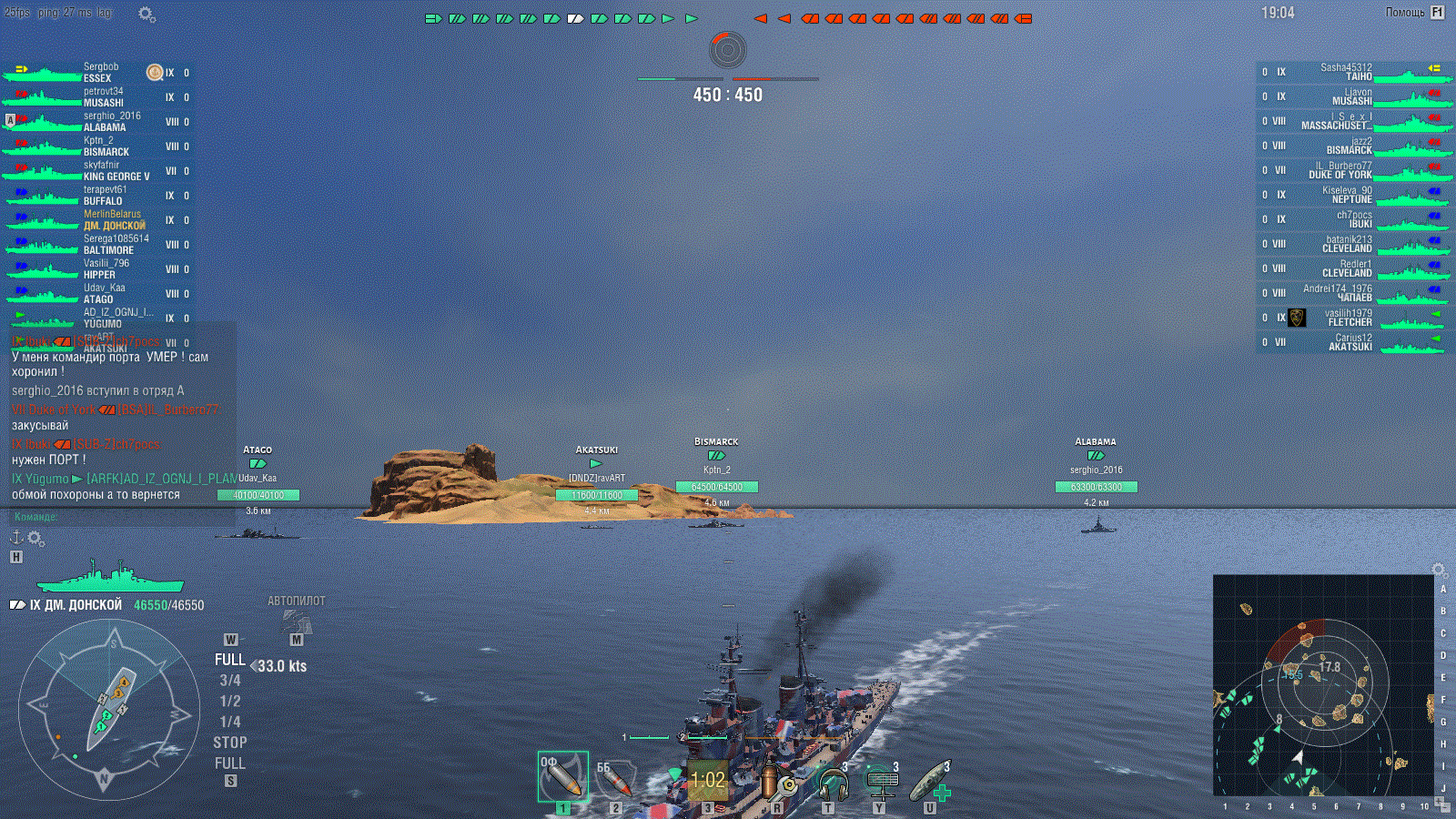Switch to ББ armor-piercing shells
Viewport: 1456px width, 819px height.
[x=615, y=778]
